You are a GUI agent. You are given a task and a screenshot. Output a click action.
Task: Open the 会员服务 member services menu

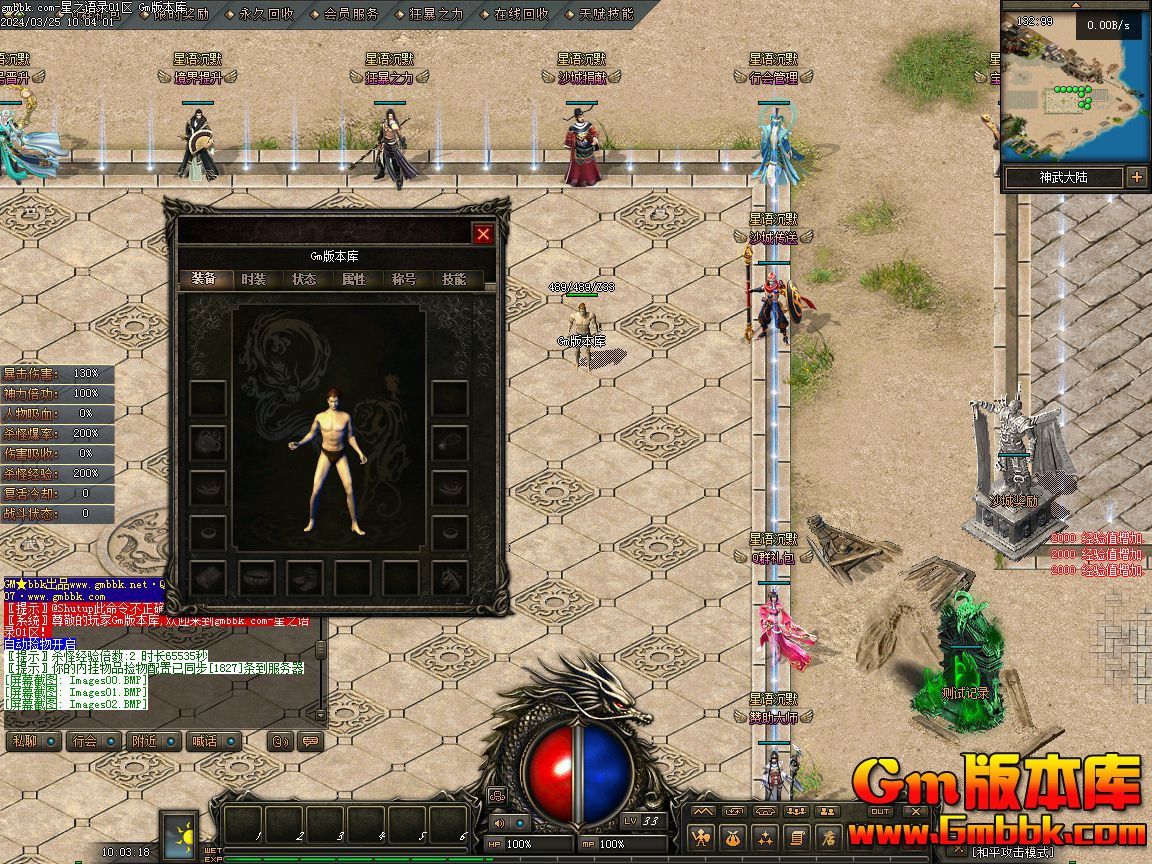click(x=351, y=14)
